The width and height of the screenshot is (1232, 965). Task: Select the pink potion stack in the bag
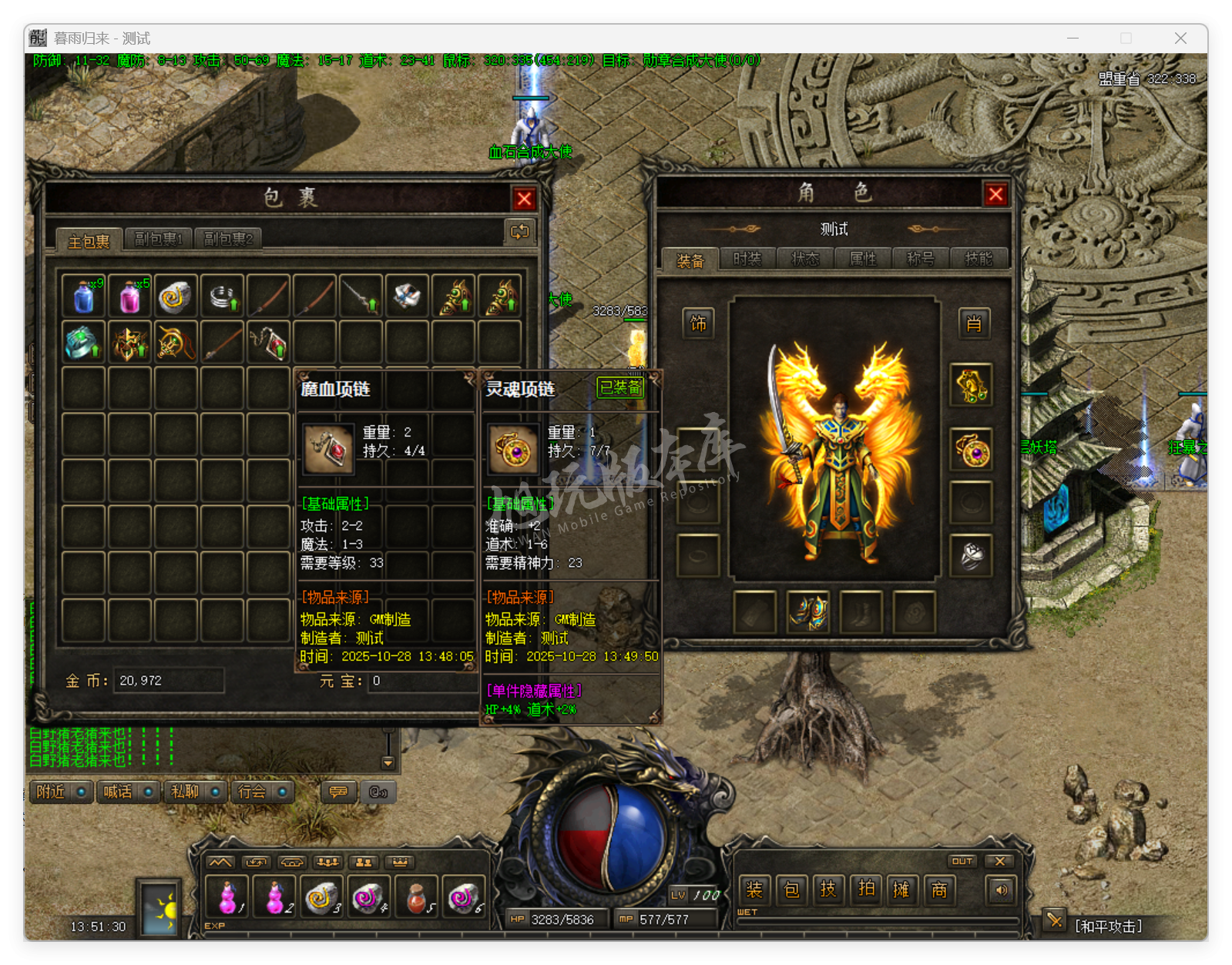coord(130,297)
